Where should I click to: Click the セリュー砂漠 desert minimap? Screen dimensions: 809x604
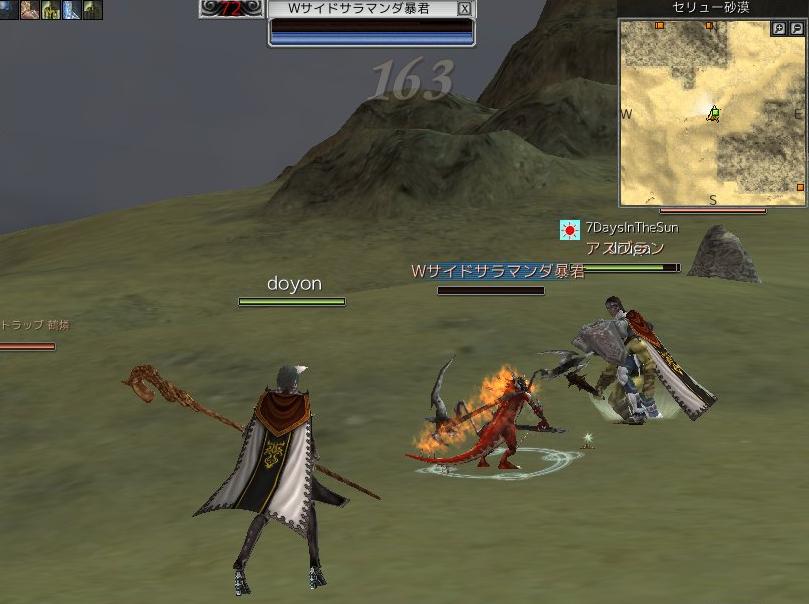click(712, 112)
